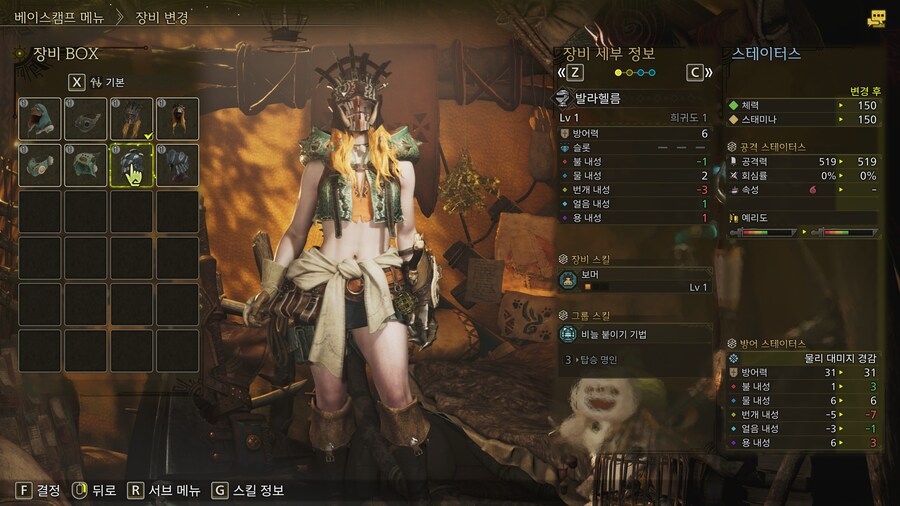Pick the orange-haired masked helmet slot
Image resolution: width=900 pixels, height=506 pixels.
[177, 119]
